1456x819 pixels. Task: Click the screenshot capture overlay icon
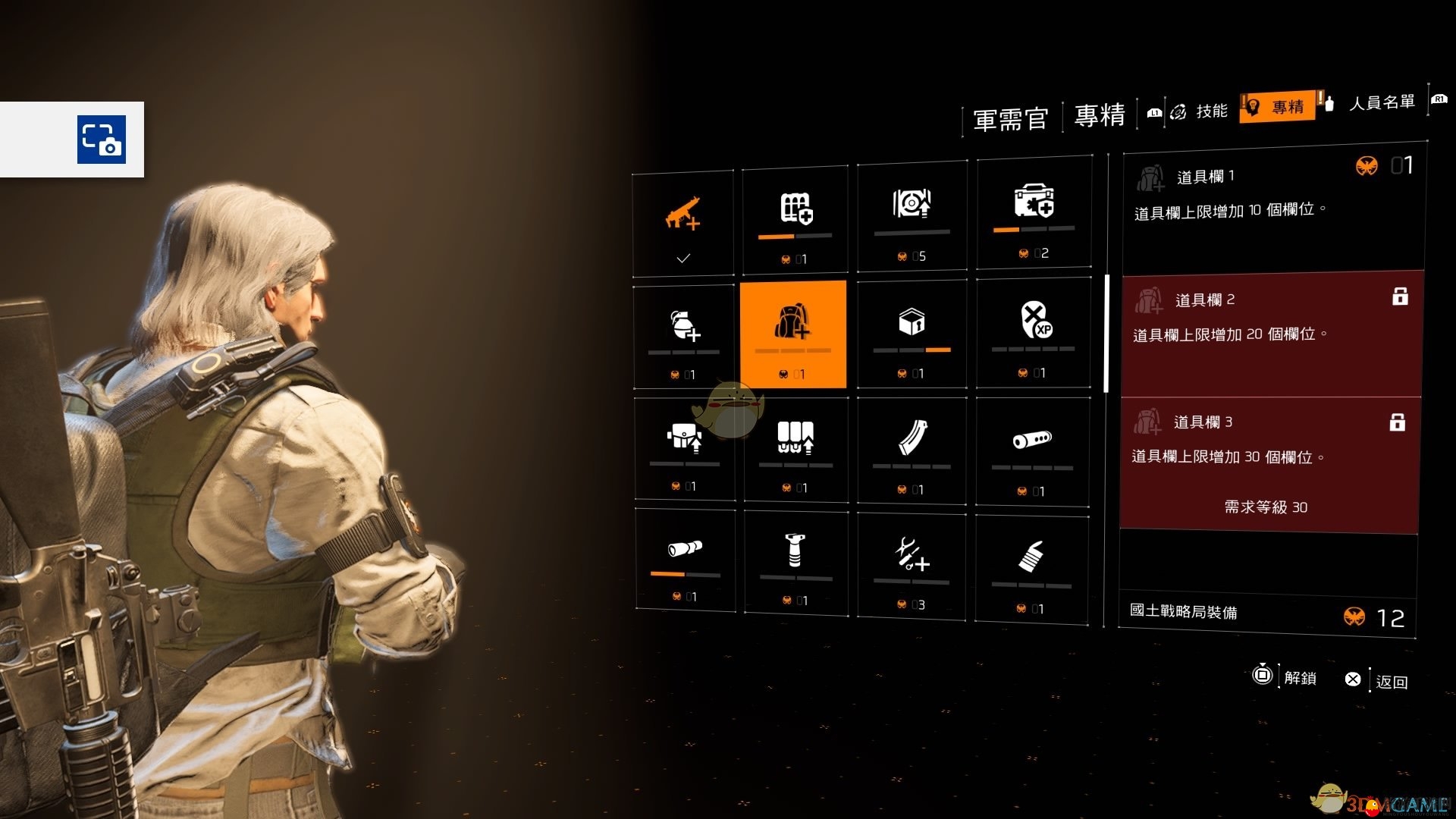[102, 140]
